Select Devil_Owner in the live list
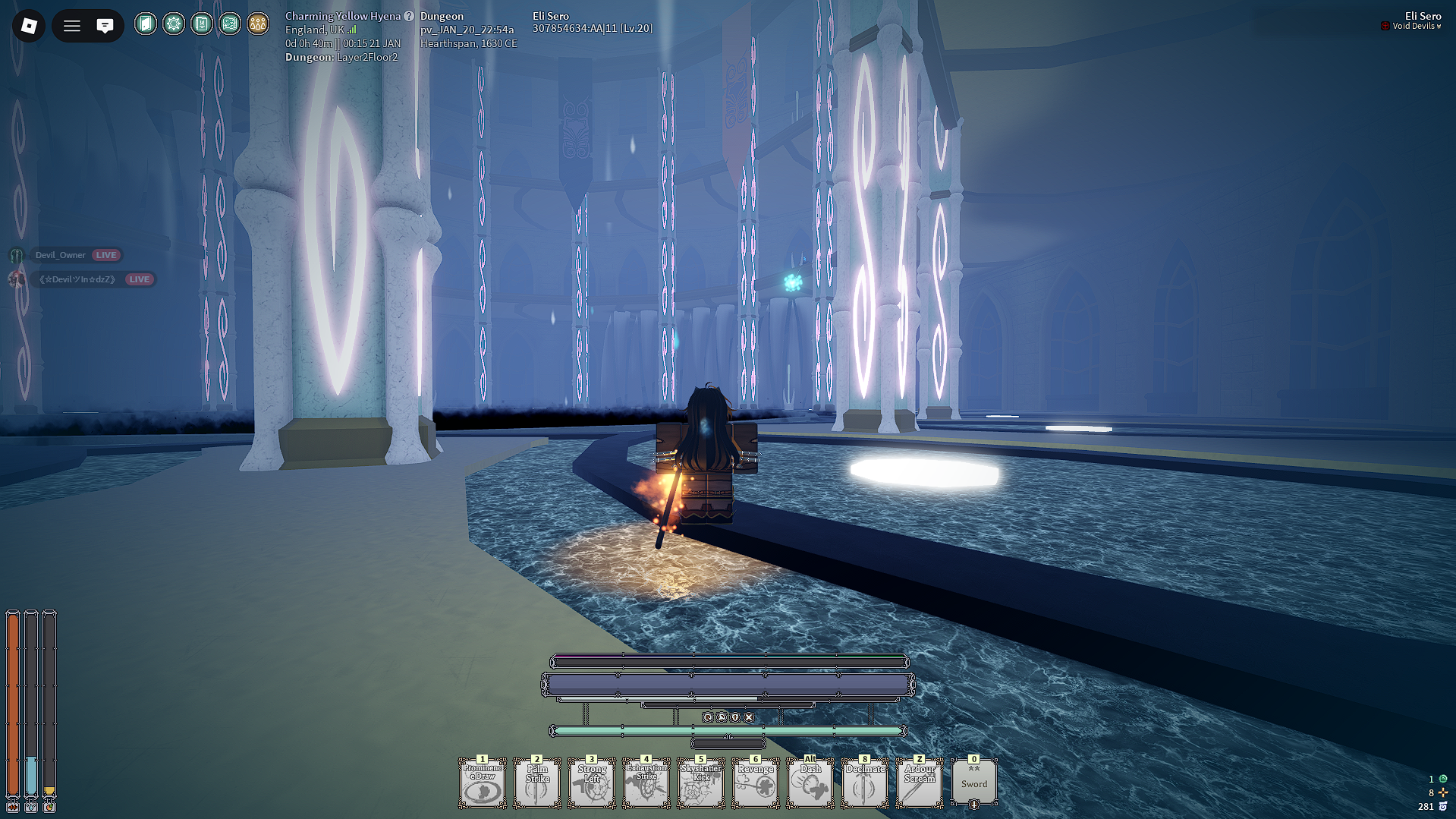 click(61, 255)
